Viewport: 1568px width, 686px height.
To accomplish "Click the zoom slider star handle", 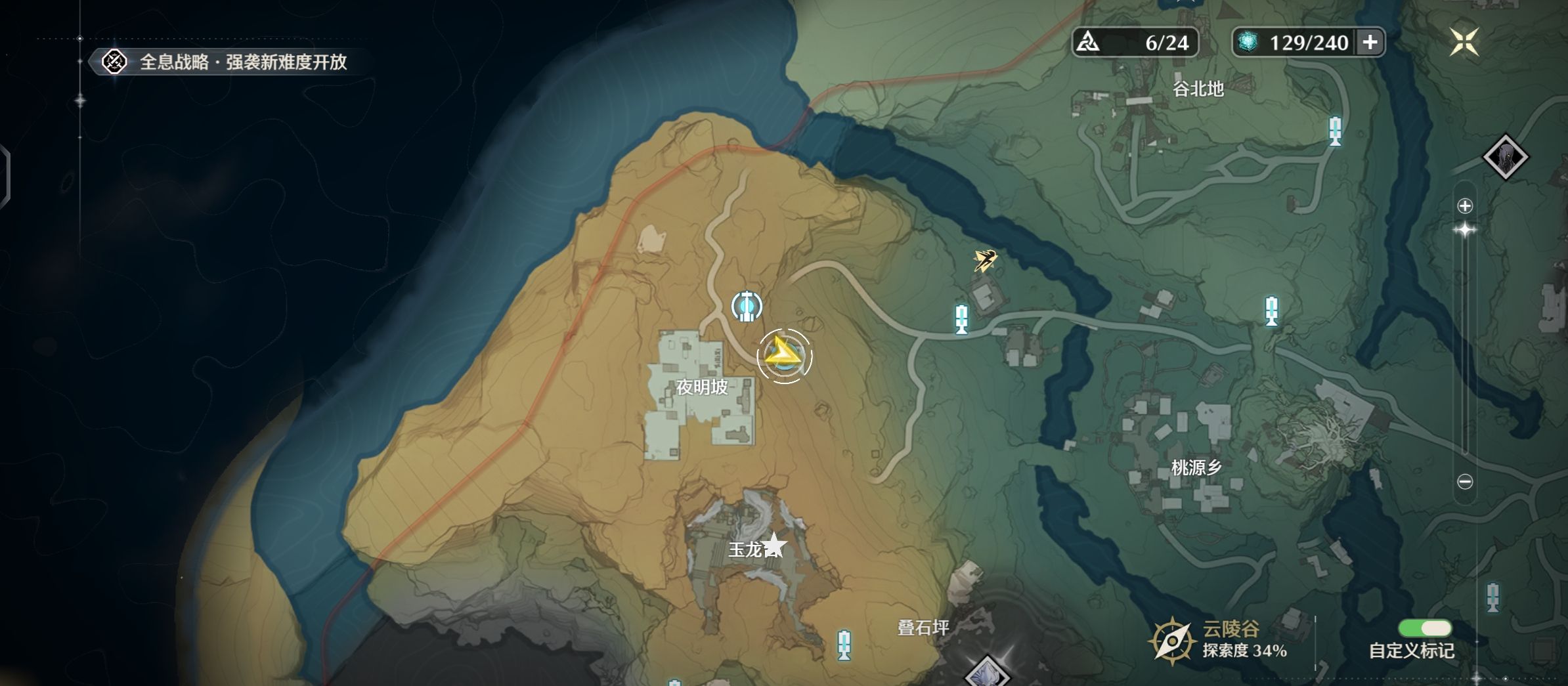I will click(x=1465, y=230).
